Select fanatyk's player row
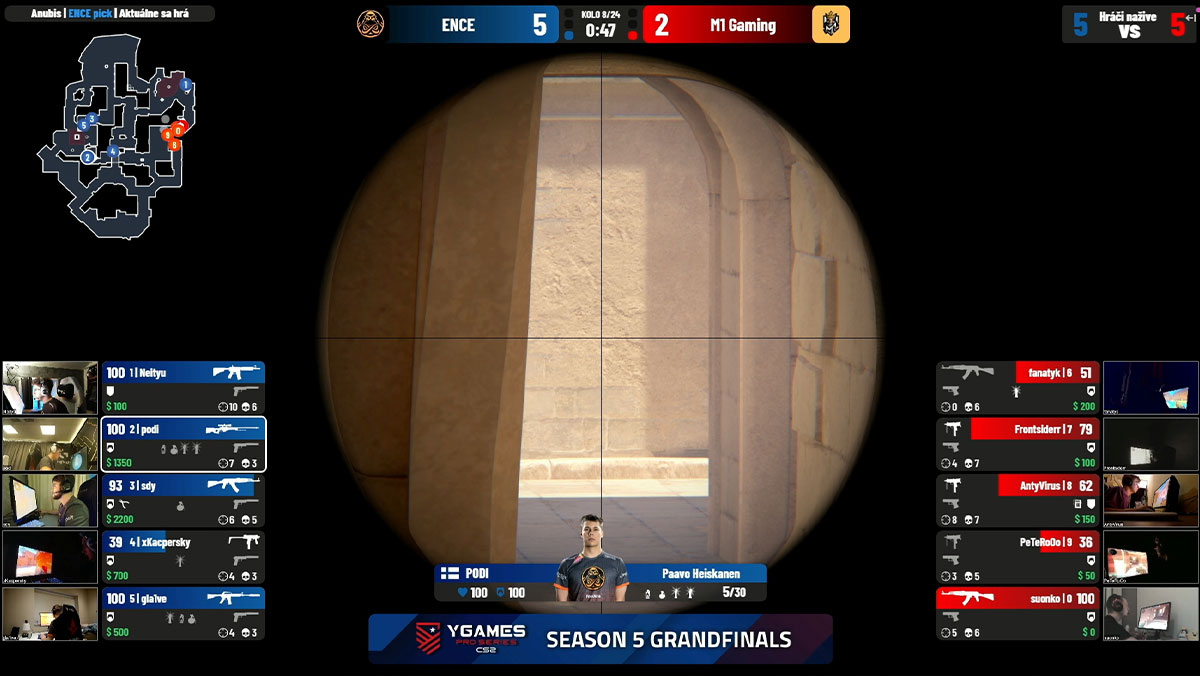The width and height of the screenshot is (1200, 676). click(x=1017, y=387)
